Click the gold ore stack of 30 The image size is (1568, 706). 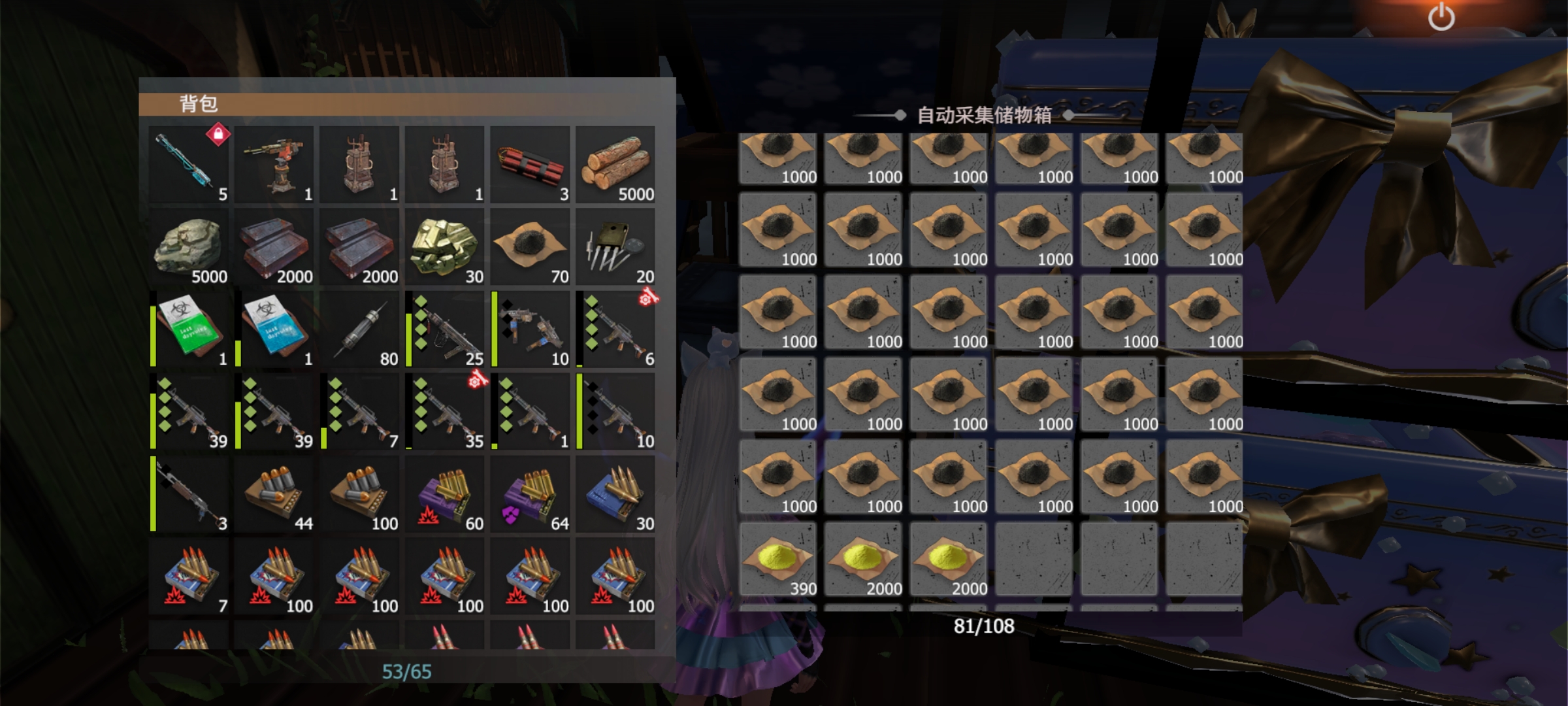pos(445,247)
